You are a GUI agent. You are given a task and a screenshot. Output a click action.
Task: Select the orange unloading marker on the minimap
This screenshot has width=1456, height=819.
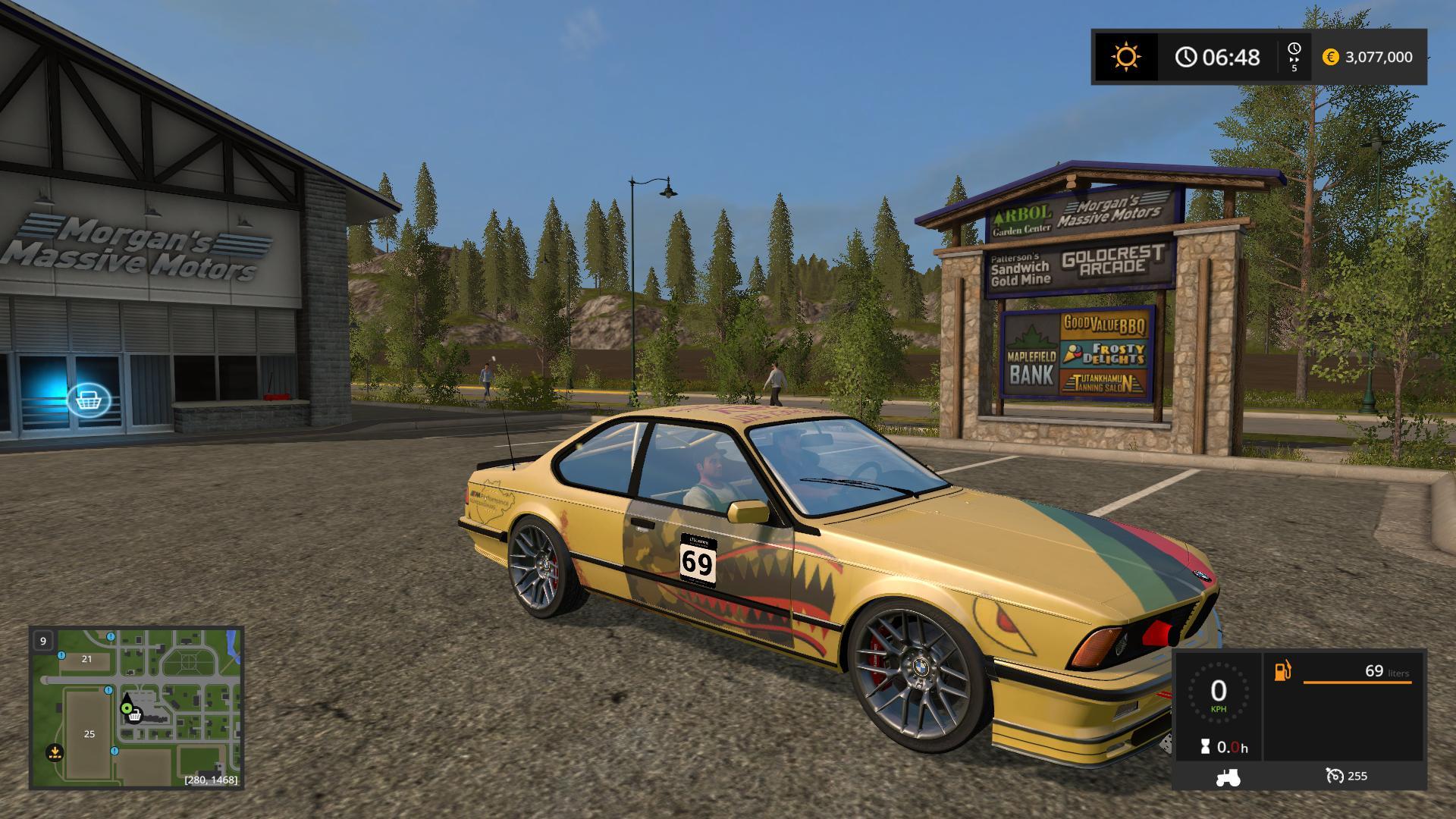coord(54,753)
